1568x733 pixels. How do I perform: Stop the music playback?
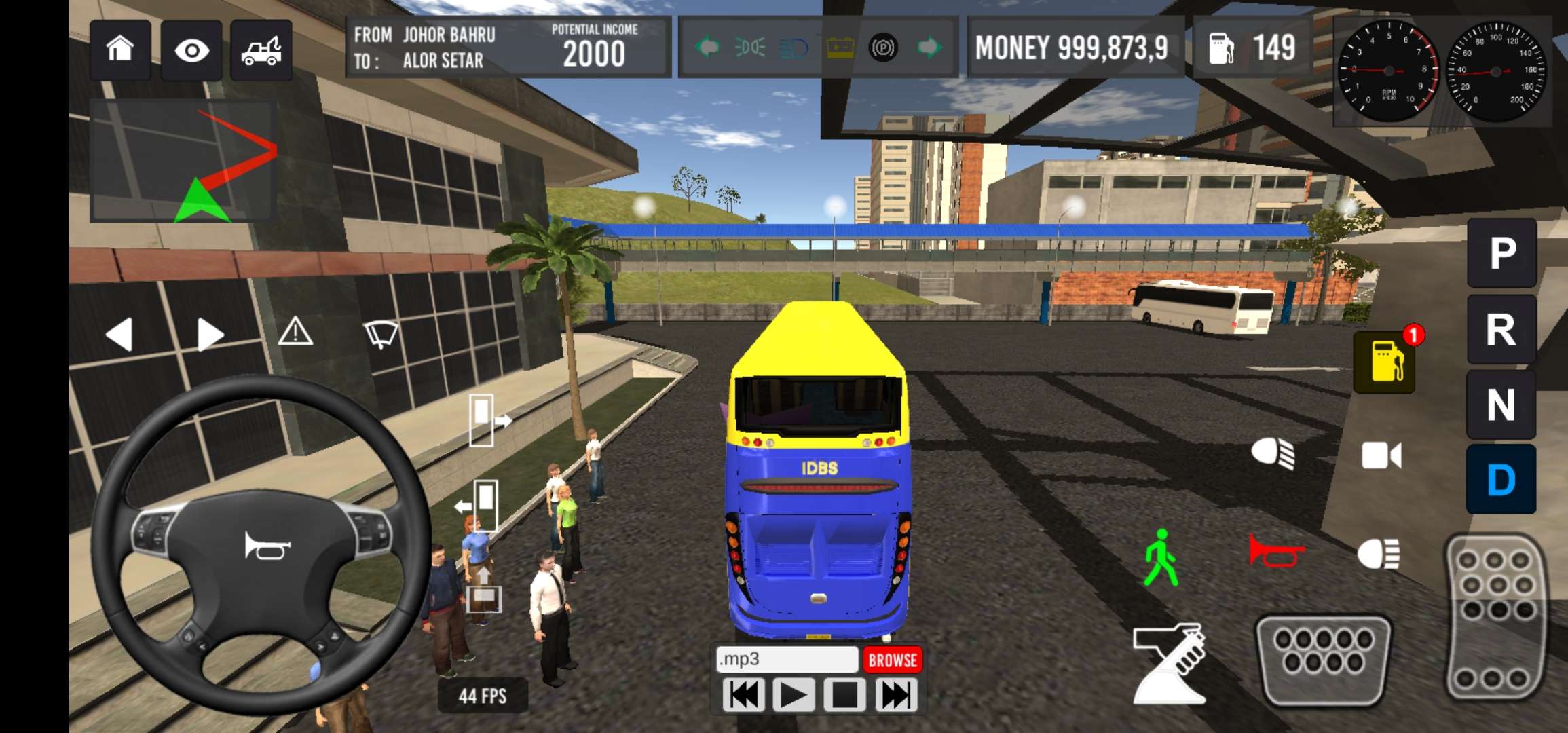[x=844, y=696]
